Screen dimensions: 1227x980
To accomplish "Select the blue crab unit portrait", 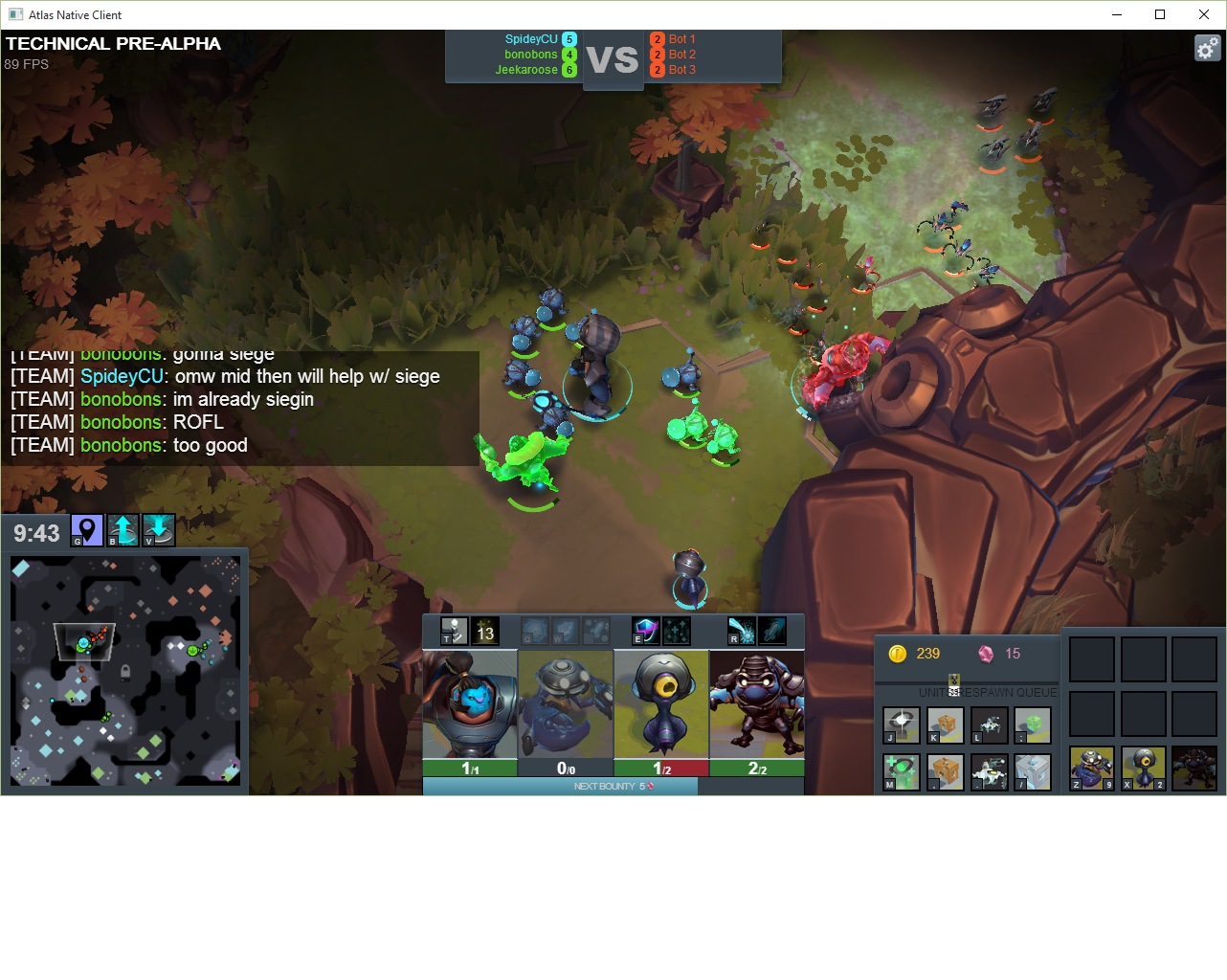I will tap(566, 704).
